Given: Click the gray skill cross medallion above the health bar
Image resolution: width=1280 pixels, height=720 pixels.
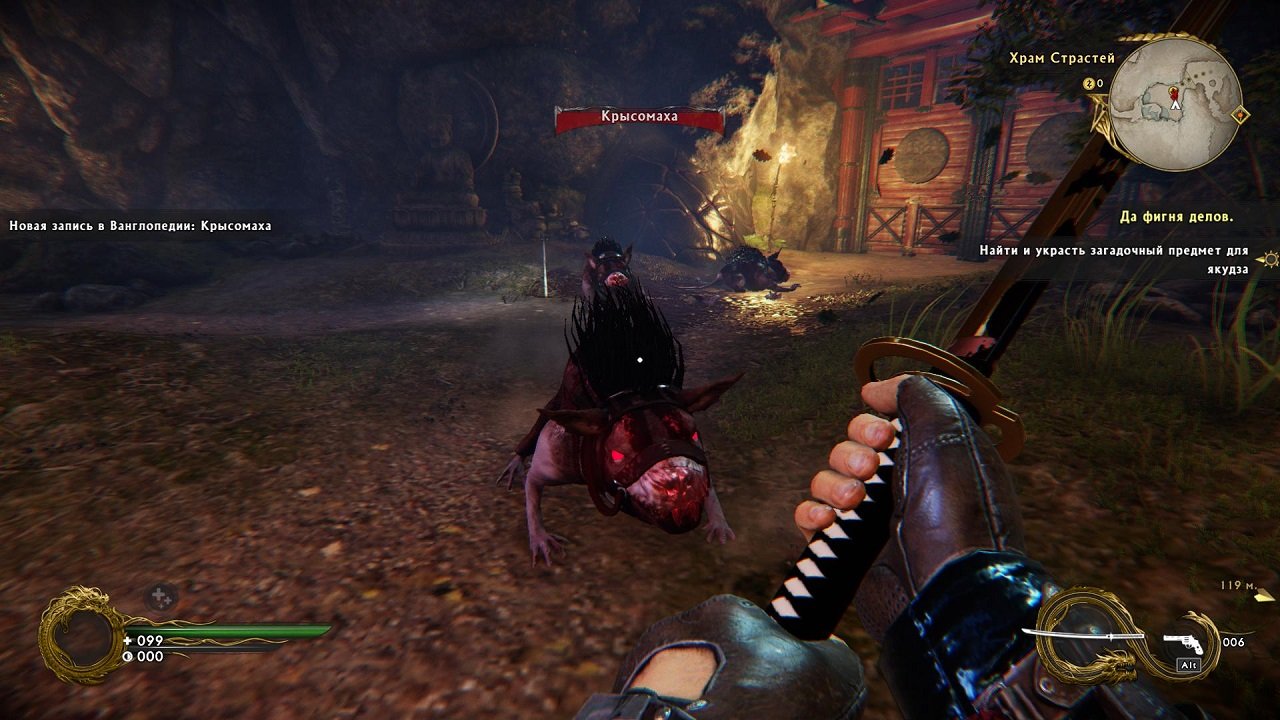Looking at the screenshot, I should tap(161, 596).
